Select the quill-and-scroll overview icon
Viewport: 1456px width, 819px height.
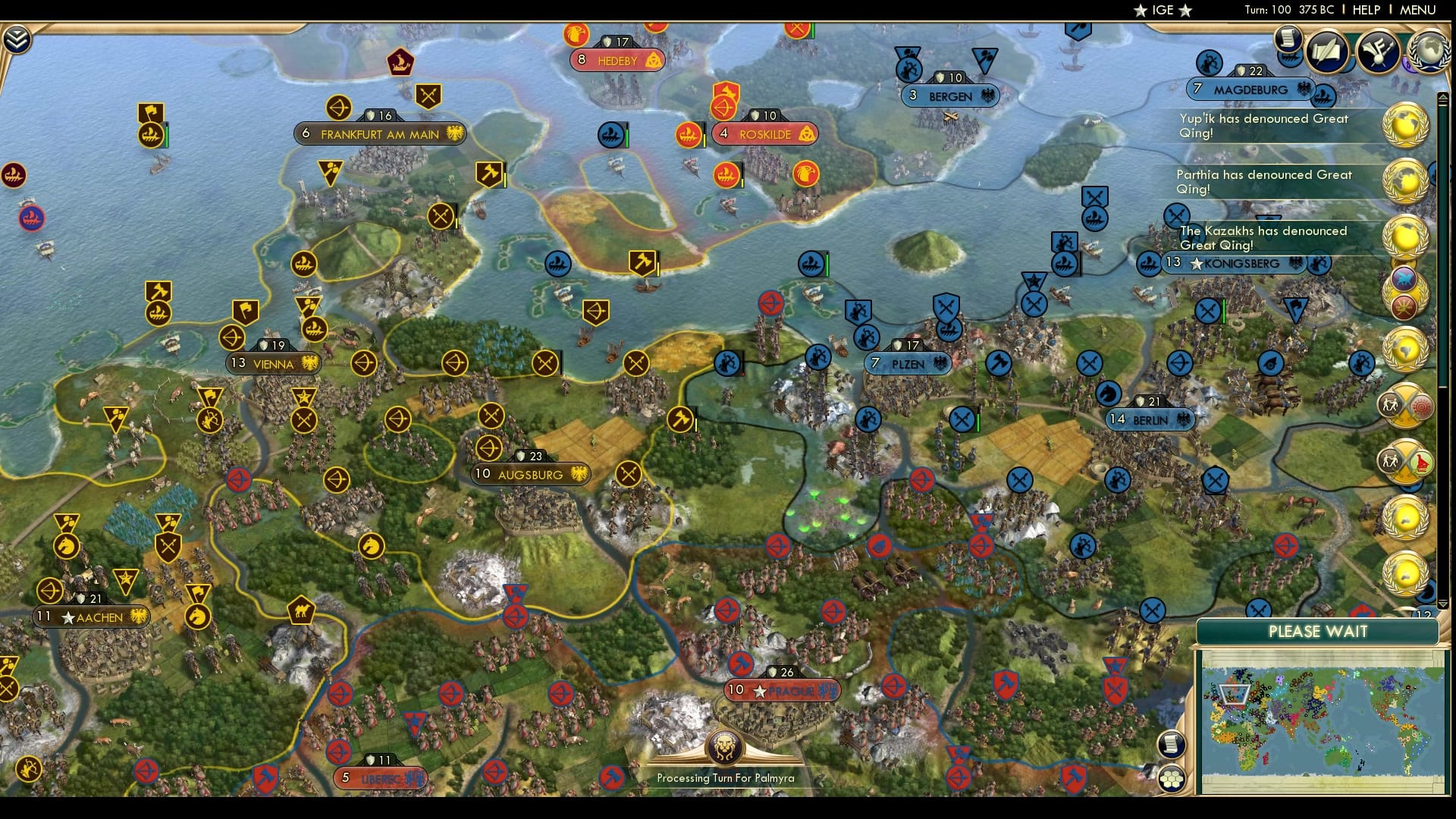point(1326,50)
